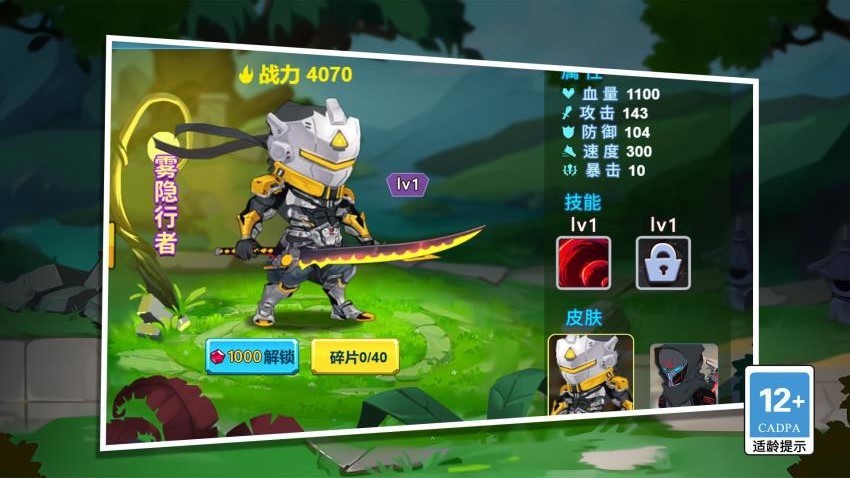Choose the dark hooded skin thumbnail
This screenshot has width=850, height=478.
(684, 377)
